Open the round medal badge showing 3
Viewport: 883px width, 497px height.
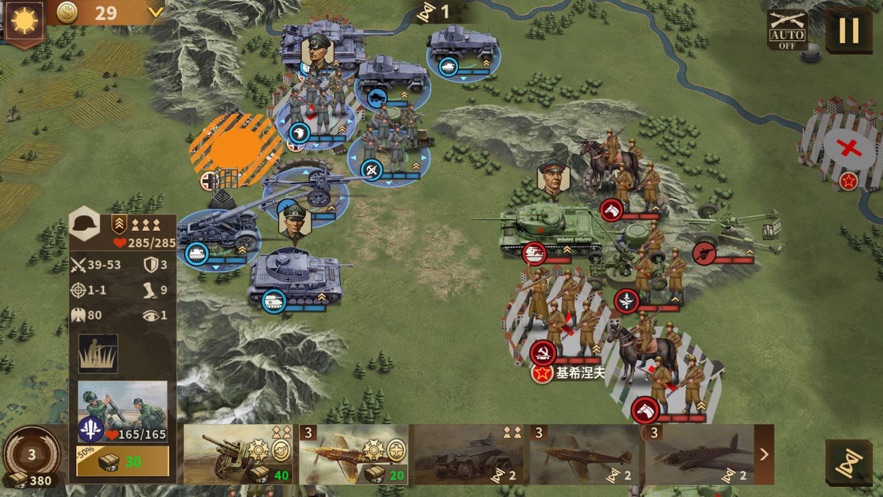point(30,455)
